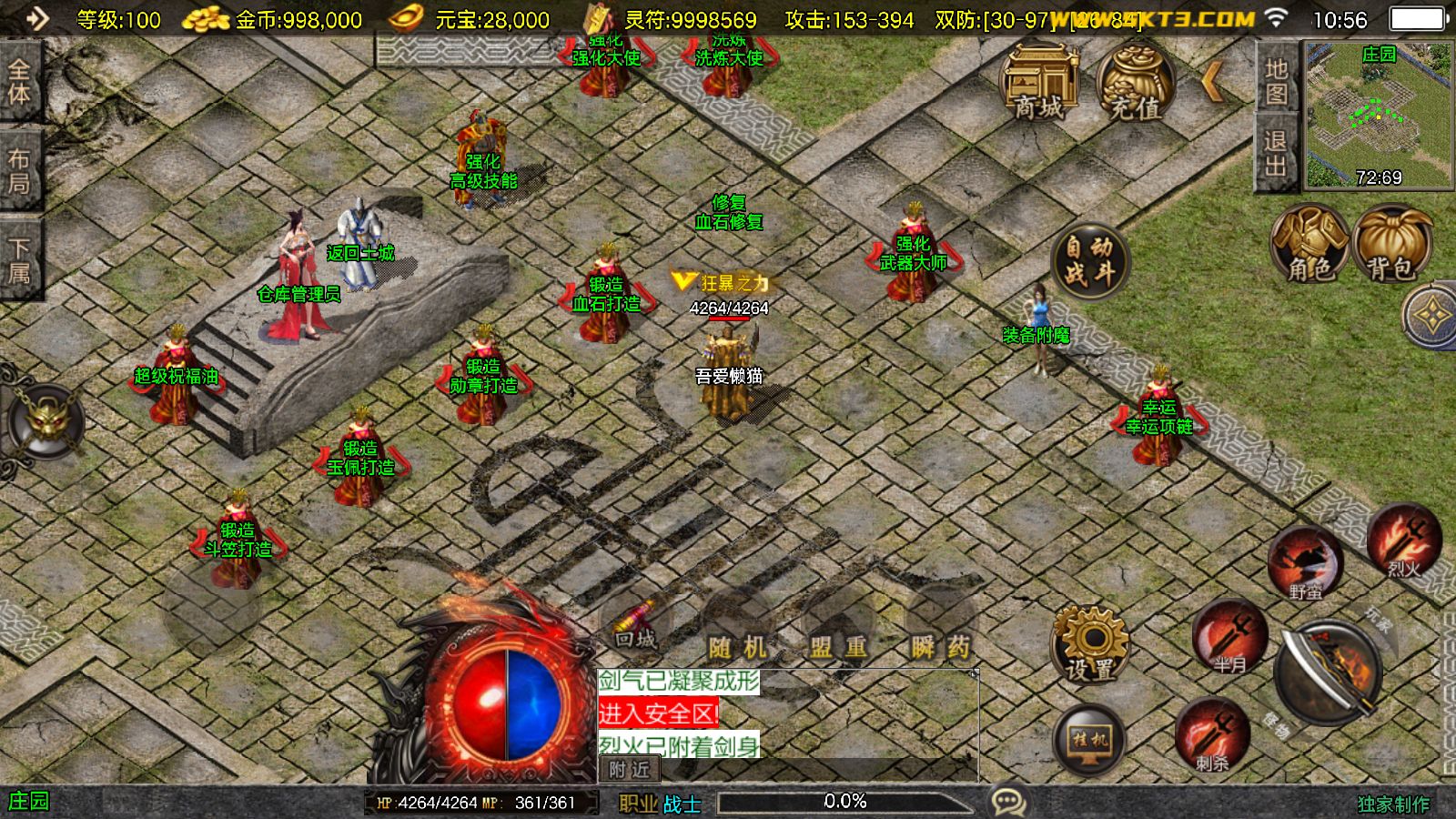Cast the 刺杀 skill
The image size is (1456, 819).
click(1212, 734)
